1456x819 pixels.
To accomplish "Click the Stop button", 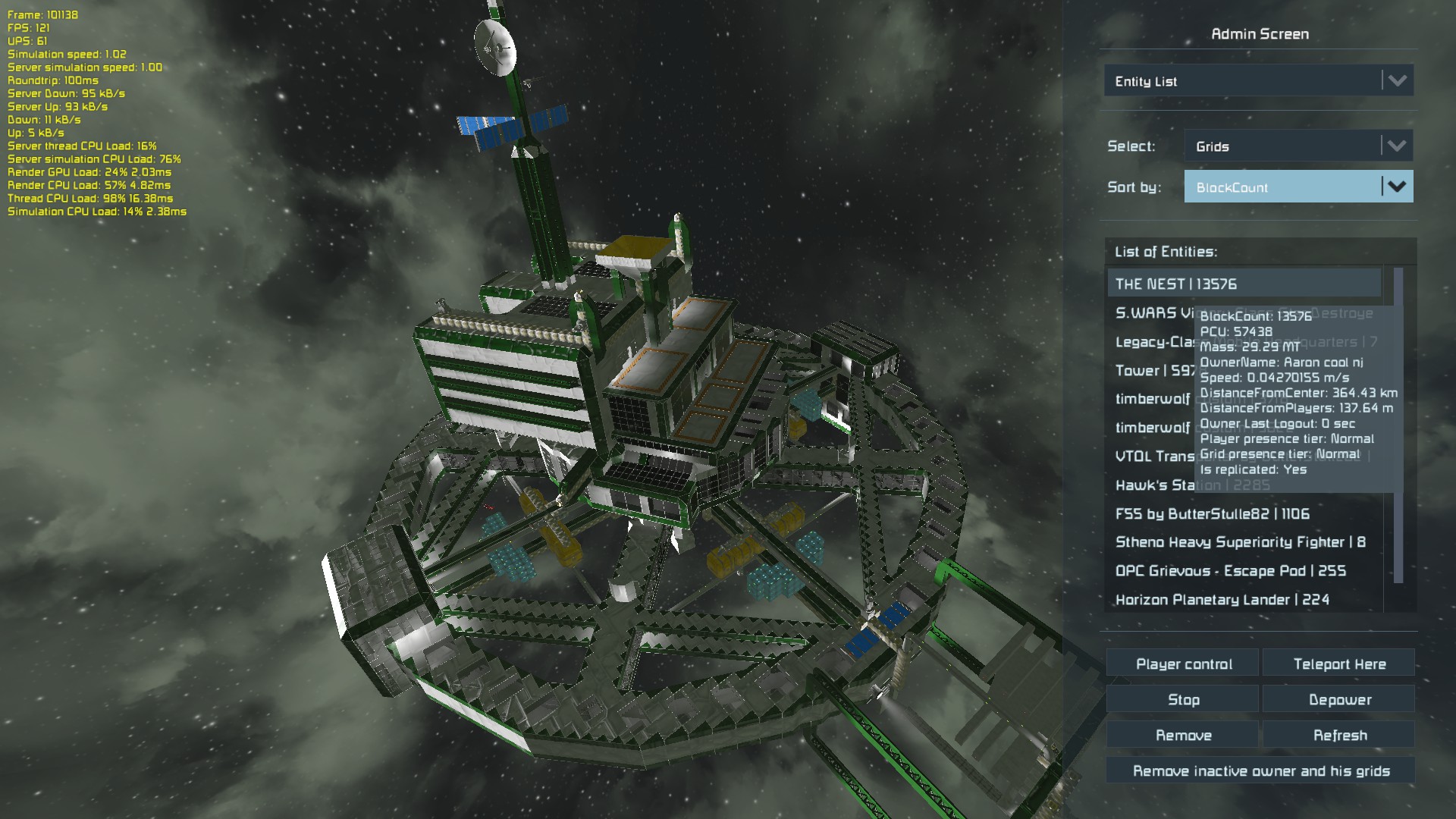I will click(1183, 699).
